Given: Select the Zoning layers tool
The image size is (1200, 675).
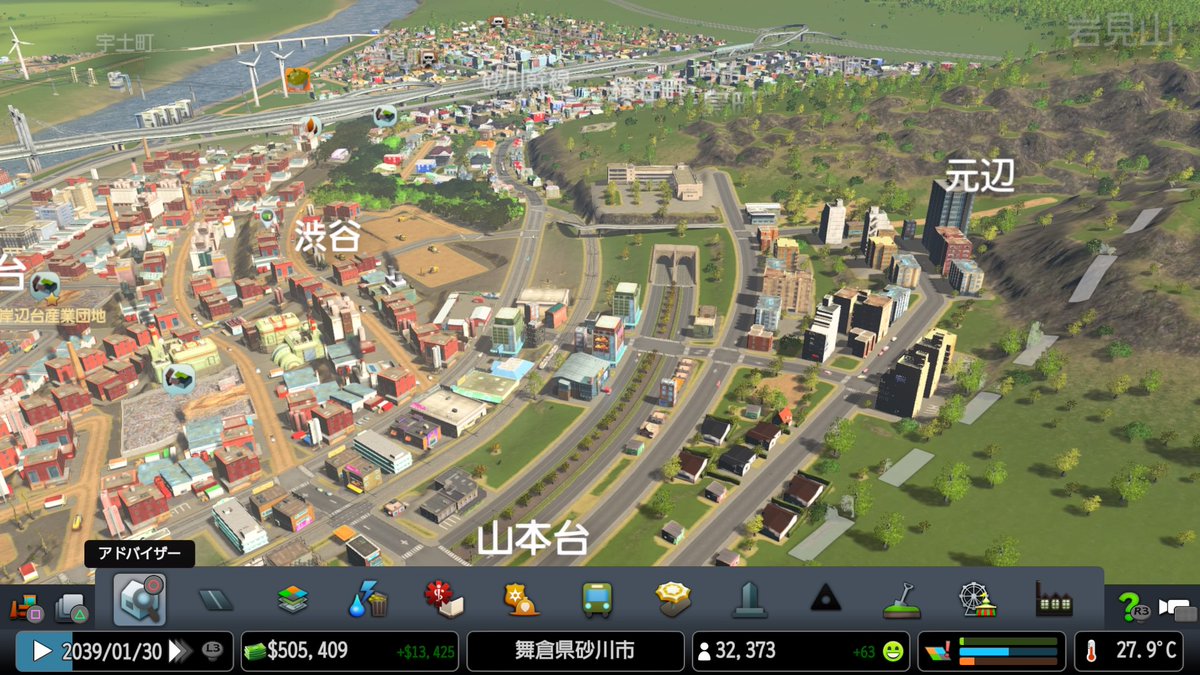Looking at the screenshot, I should pyautogui.click(x=293, y=600).
